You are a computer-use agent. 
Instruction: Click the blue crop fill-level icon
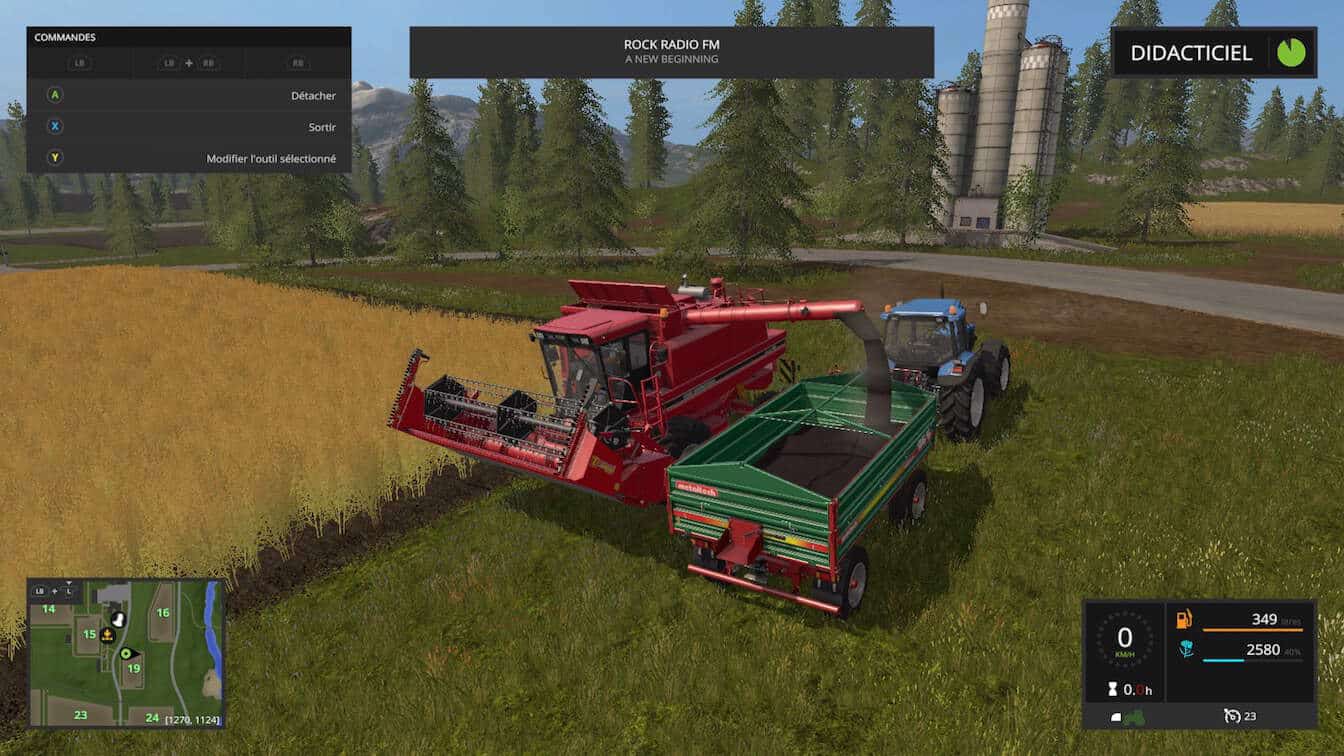(1185, 650)
